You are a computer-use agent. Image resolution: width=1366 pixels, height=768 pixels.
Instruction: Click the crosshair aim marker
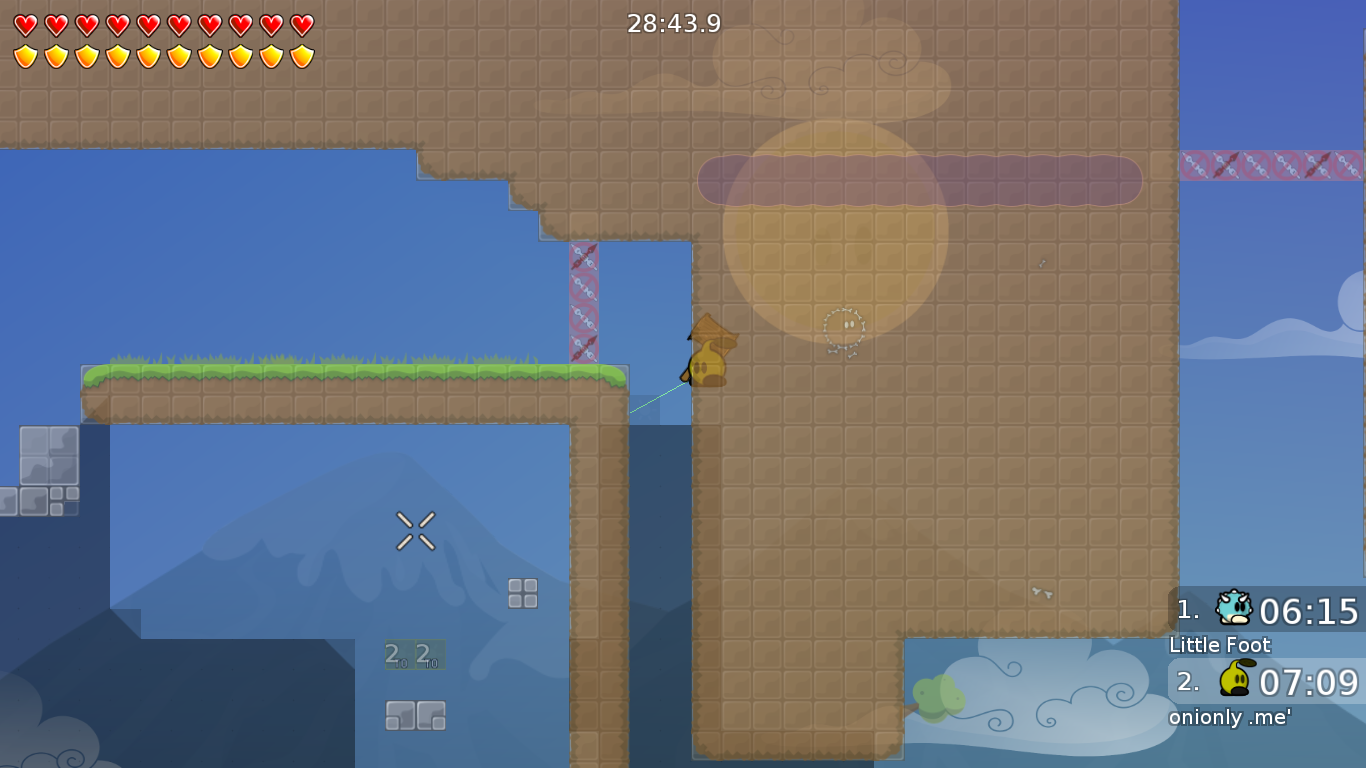pyautogui.click(x=415, y=530)
